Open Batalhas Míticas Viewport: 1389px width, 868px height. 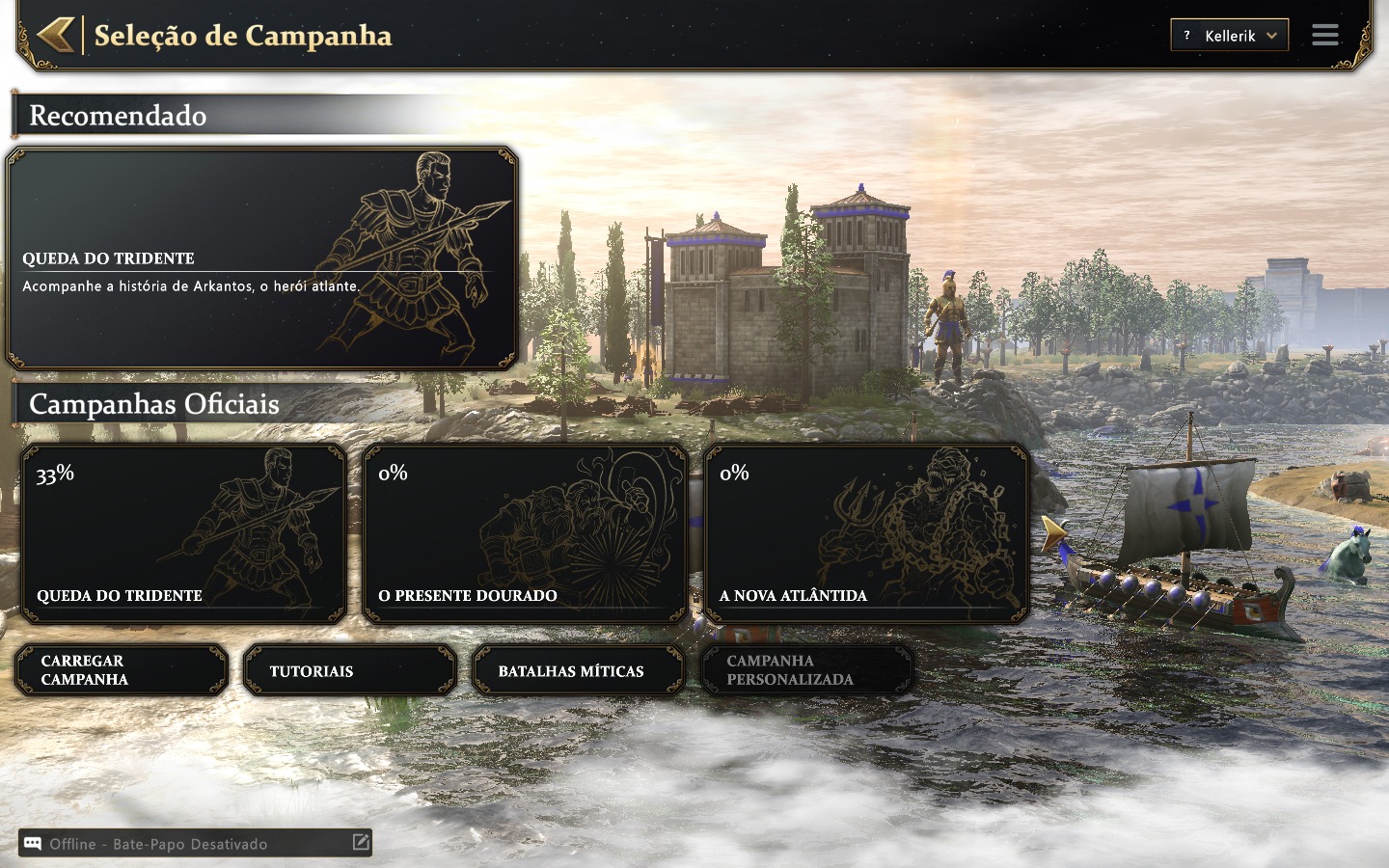click(x=578, y=670)
